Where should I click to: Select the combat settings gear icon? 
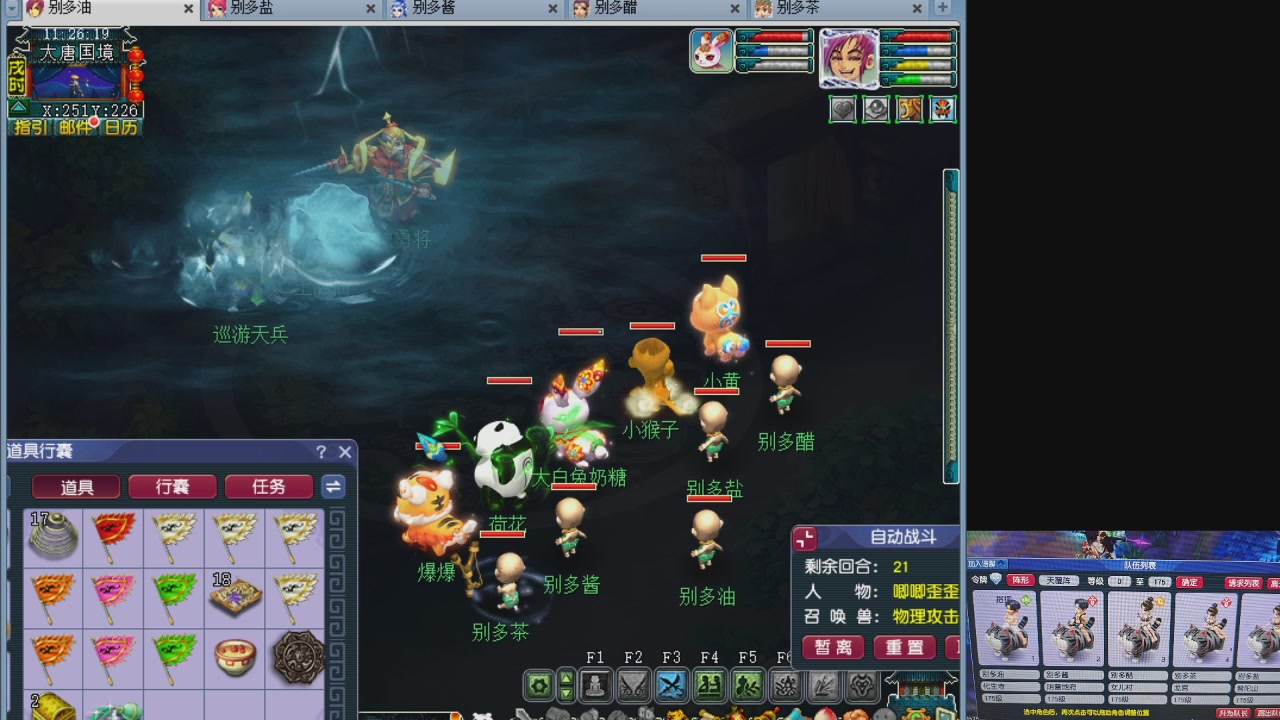point(539,684)
